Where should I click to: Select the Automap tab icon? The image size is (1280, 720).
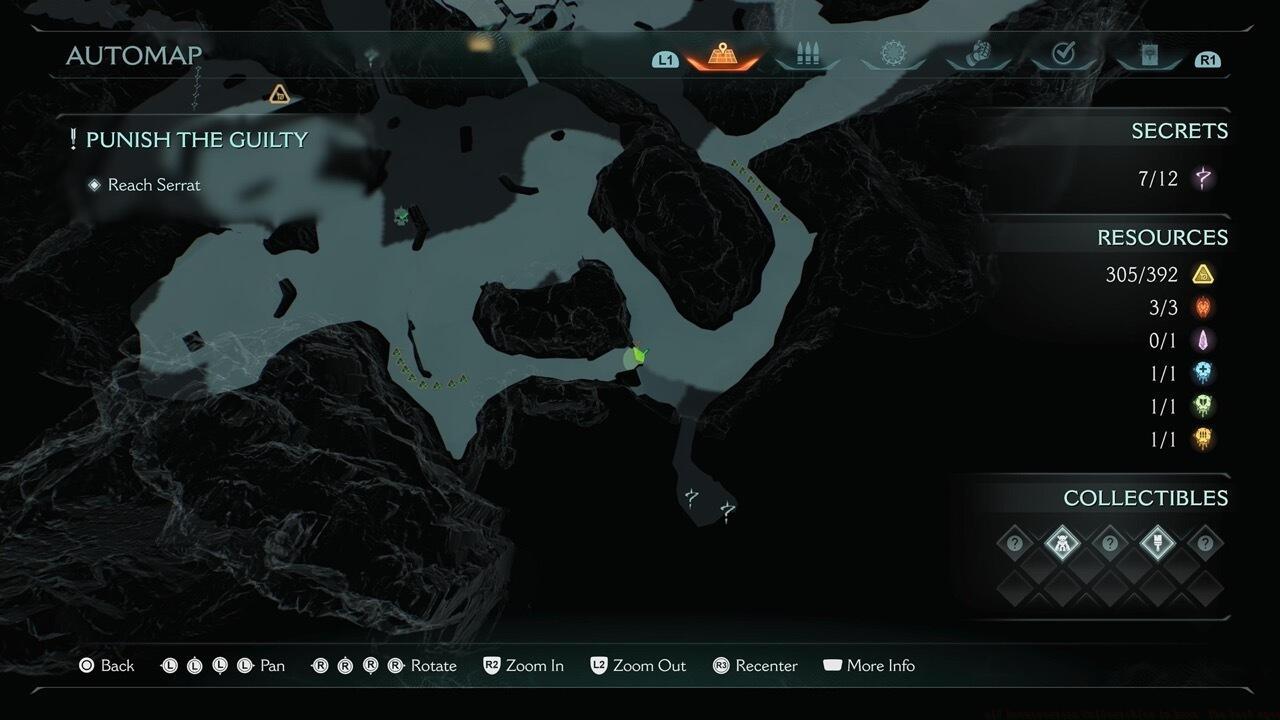point(722,56)
